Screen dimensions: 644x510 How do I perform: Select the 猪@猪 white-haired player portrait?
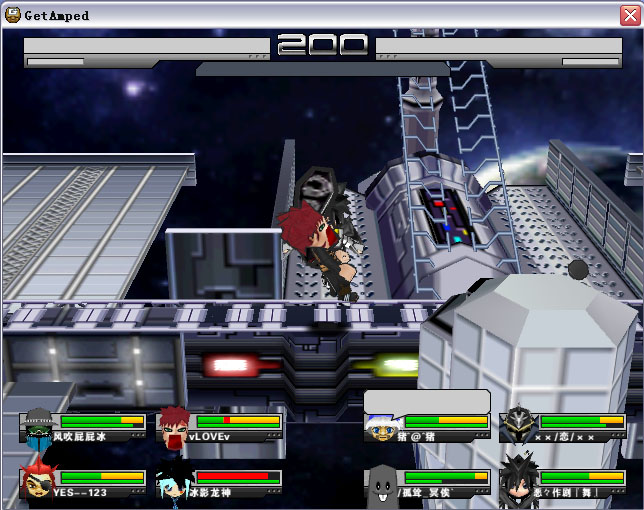[x=381, y=427]
